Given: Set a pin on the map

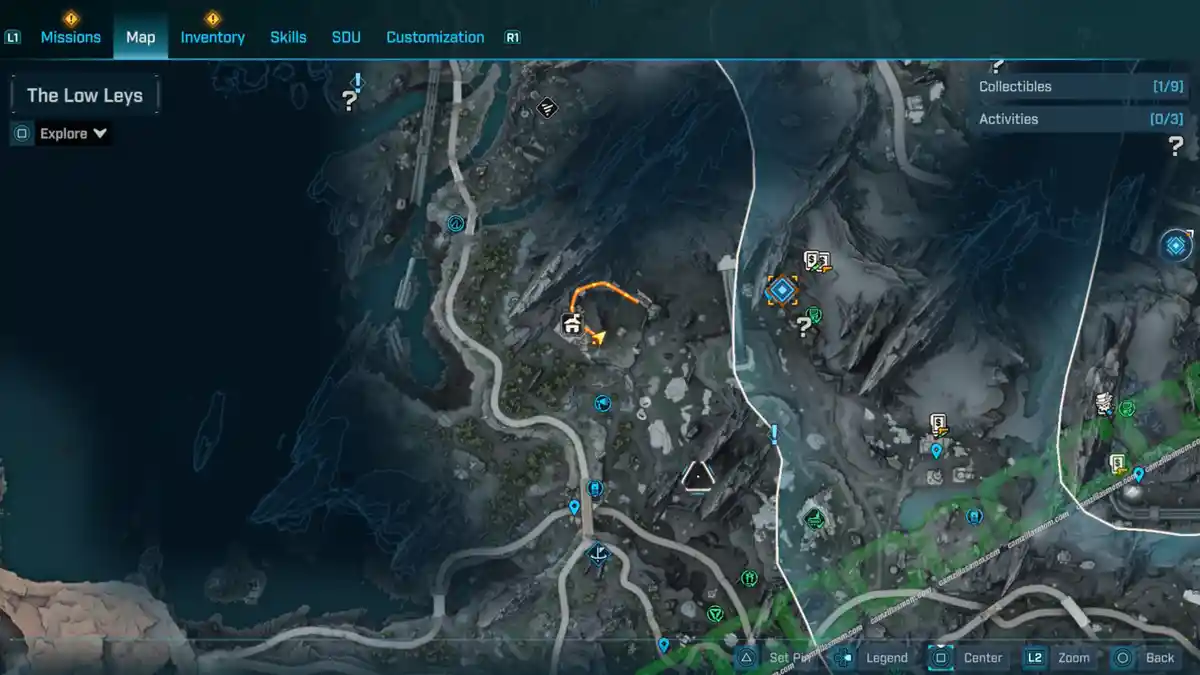Looking at the screenshot, I should pos(775,658).
